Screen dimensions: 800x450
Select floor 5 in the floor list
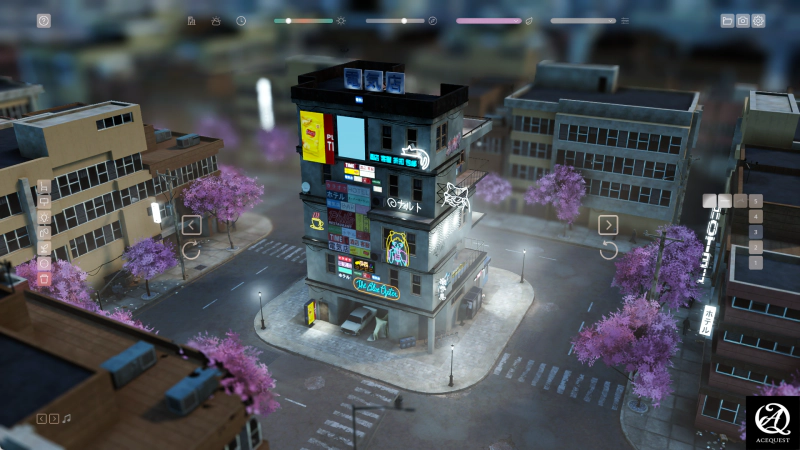coord(755,201)
